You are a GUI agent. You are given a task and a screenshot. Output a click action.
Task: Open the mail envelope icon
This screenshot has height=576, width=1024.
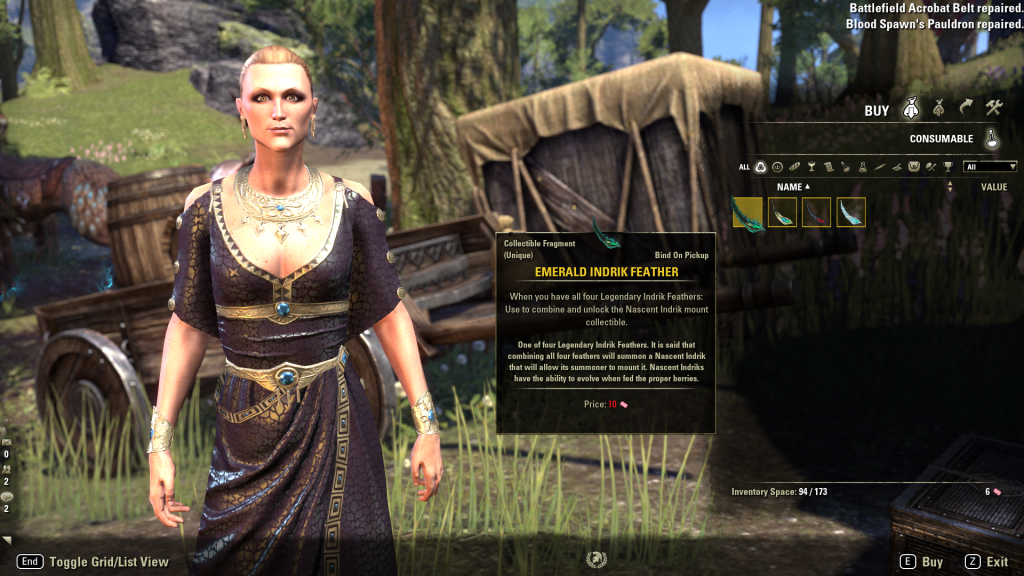tap(7, 441)
